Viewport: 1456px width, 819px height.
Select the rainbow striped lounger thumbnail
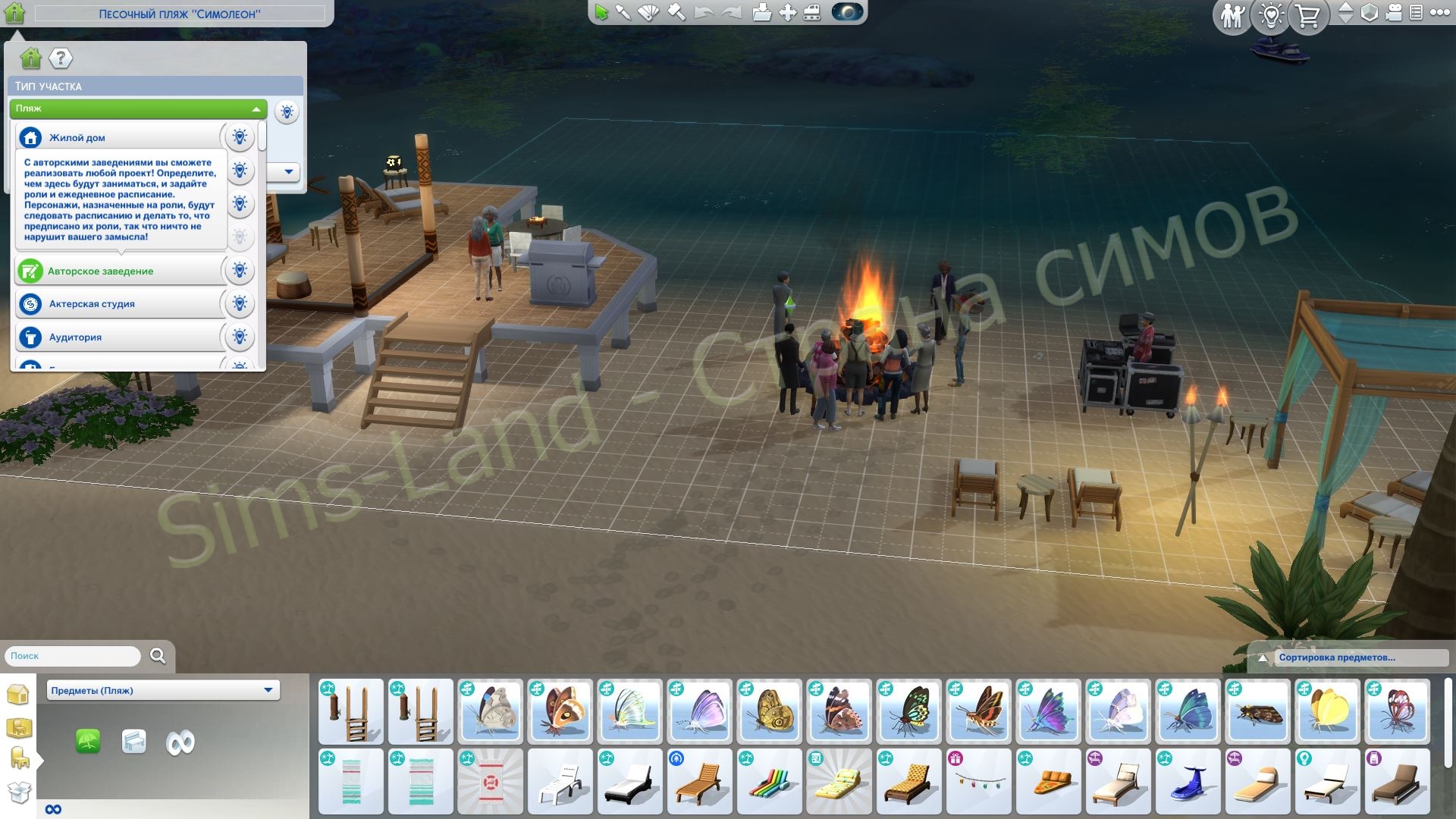pos(768,781)
